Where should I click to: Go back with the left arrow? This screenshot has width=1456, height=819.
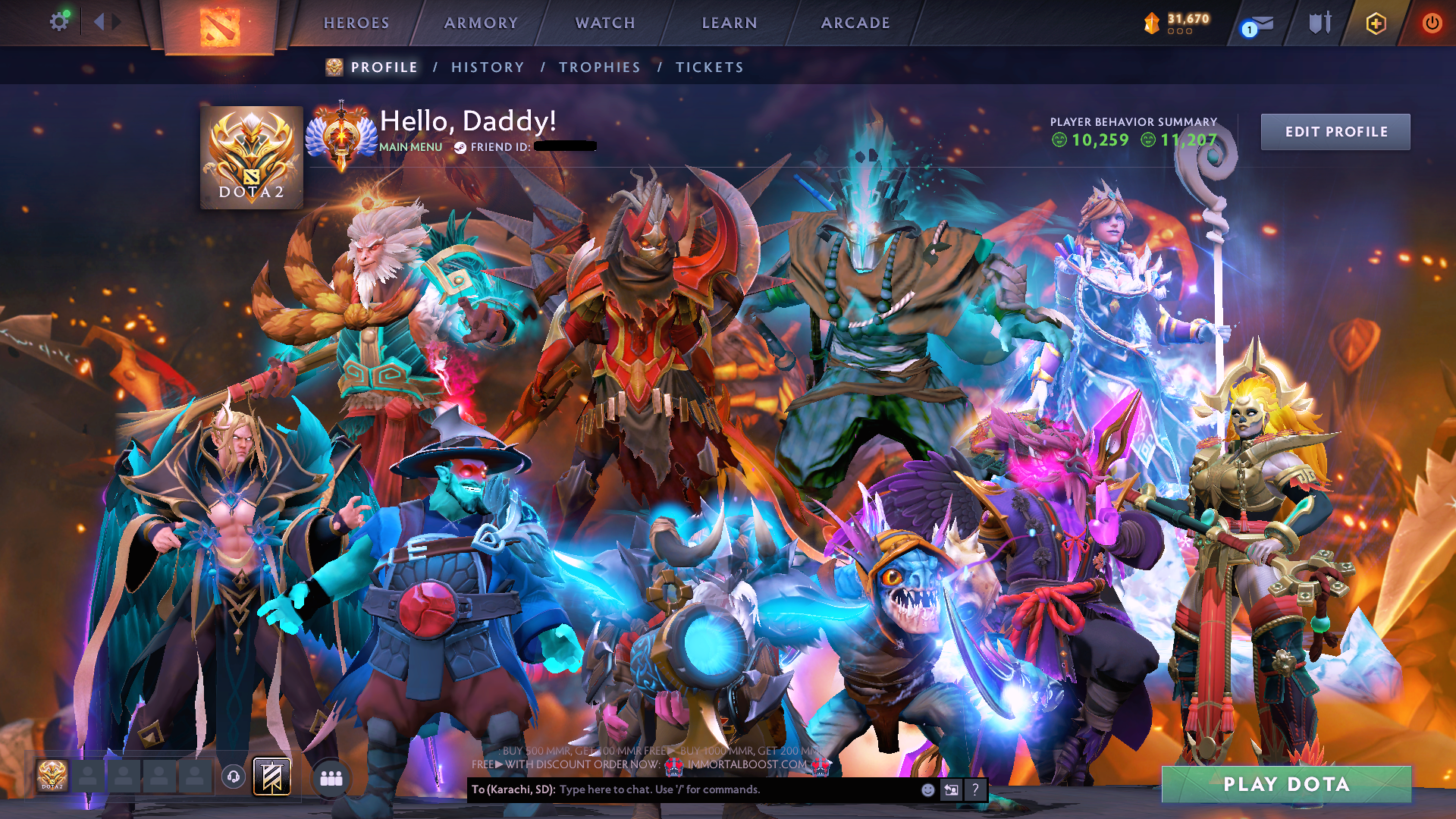tap(99, 22)
